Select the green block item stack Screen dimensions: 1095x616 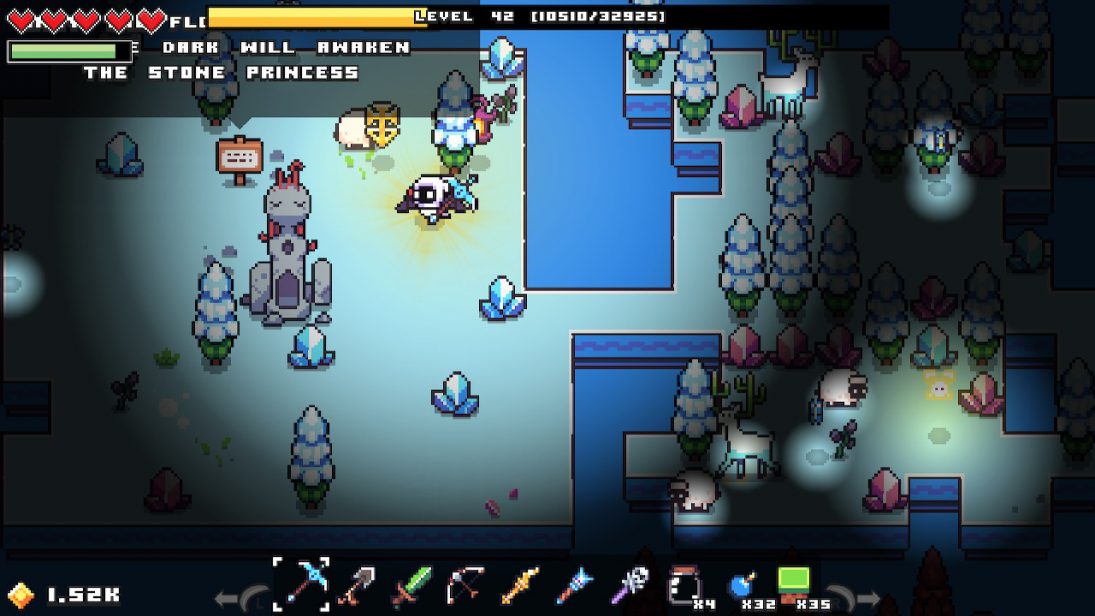[x=793, y=584]
